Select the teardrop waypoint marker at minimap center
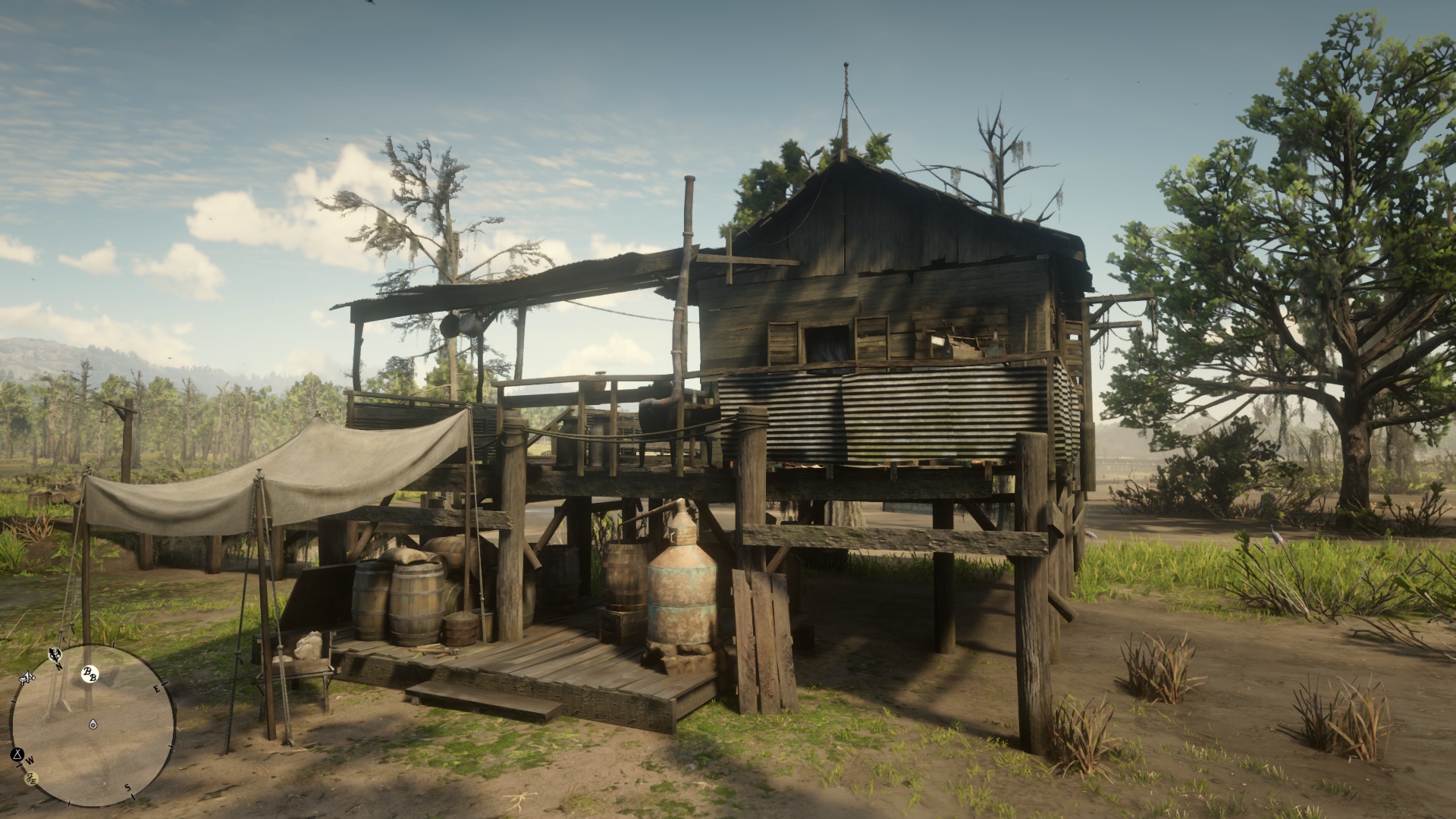The height and width of the screenshot is (819, 1456). (x=93, y=723)
